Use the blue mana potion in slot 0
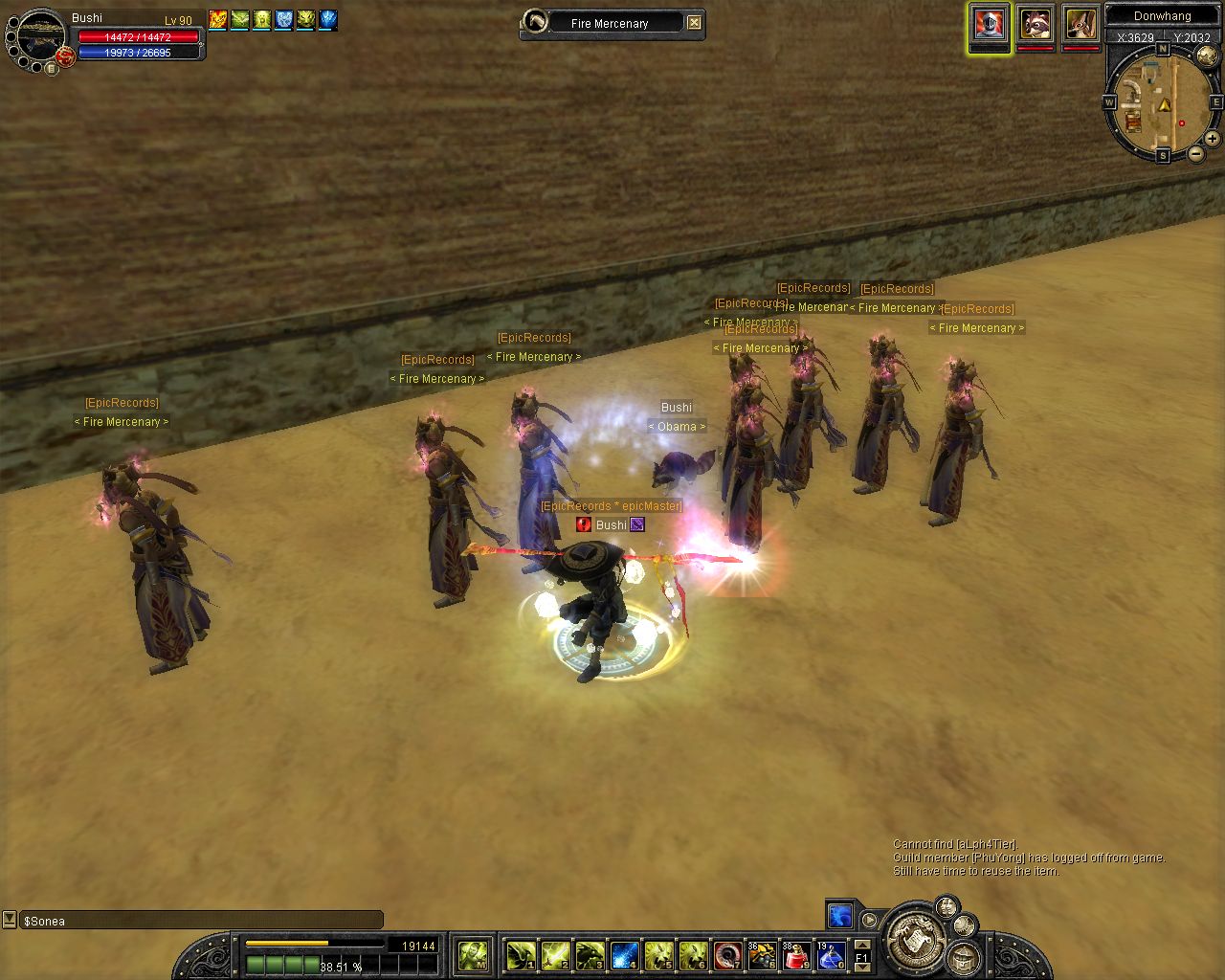This screenshot has height=980, width=1225. 831,955
